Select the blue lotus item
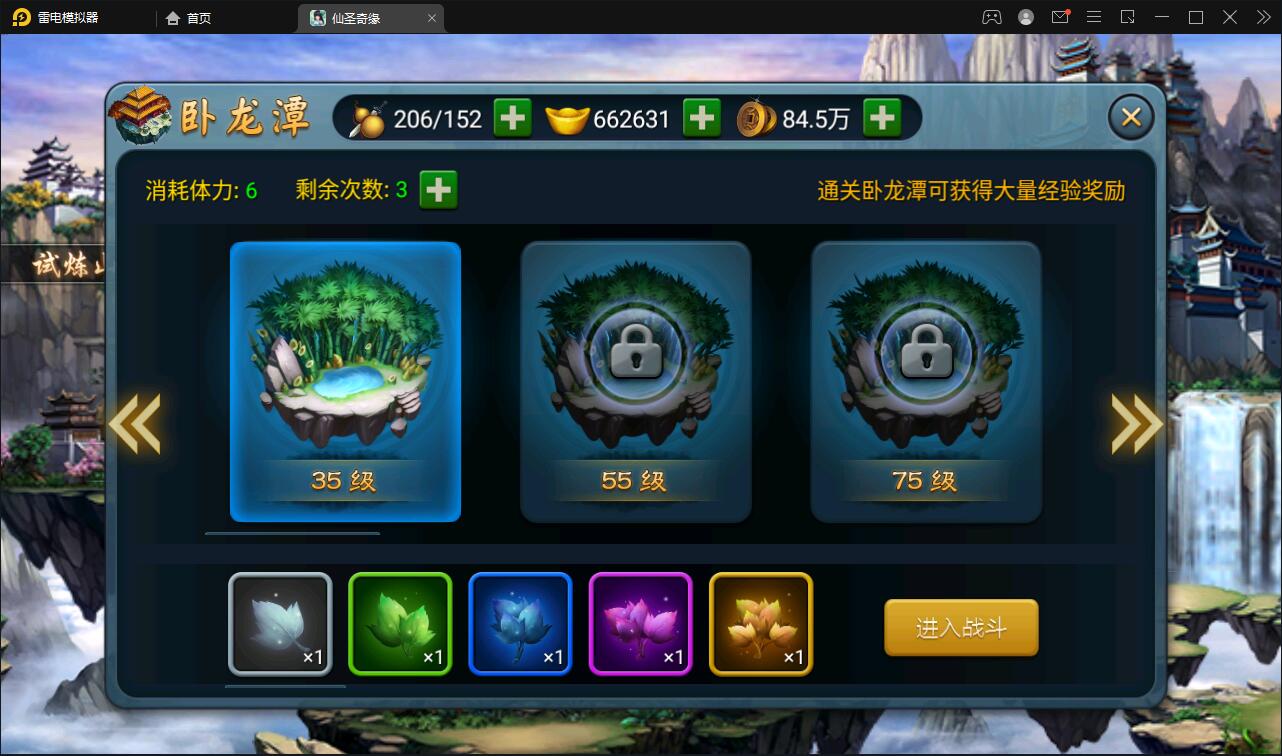1282x756 pixels. click(520, 623)
